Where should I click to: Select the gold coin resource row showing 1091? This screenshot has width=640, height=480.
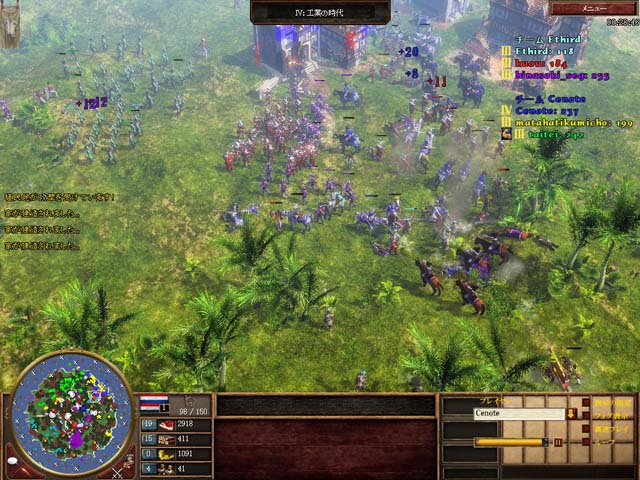176,454
